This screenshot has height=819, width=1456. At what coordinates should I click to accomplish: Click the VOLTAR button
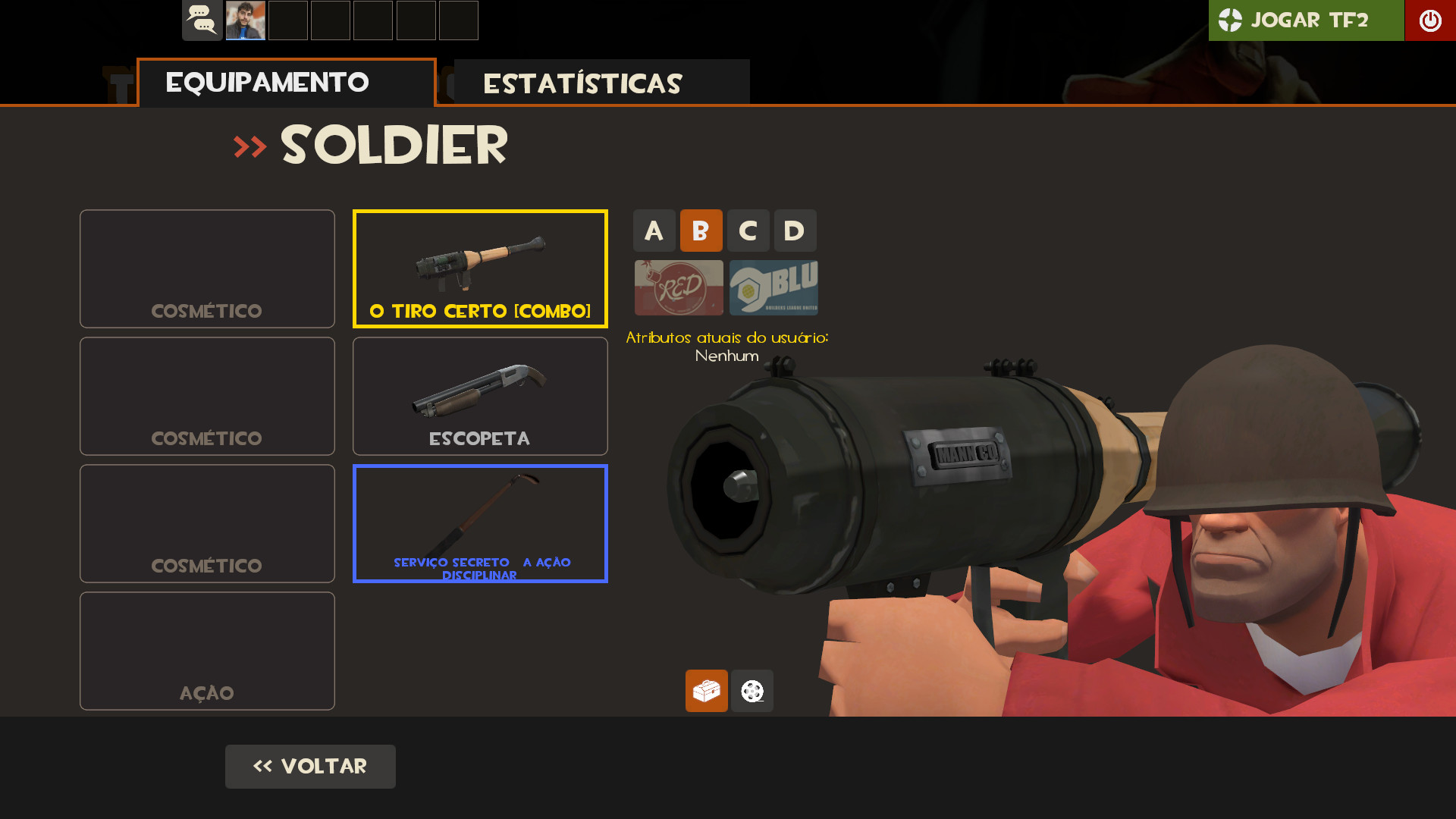(x=310, y=766)
